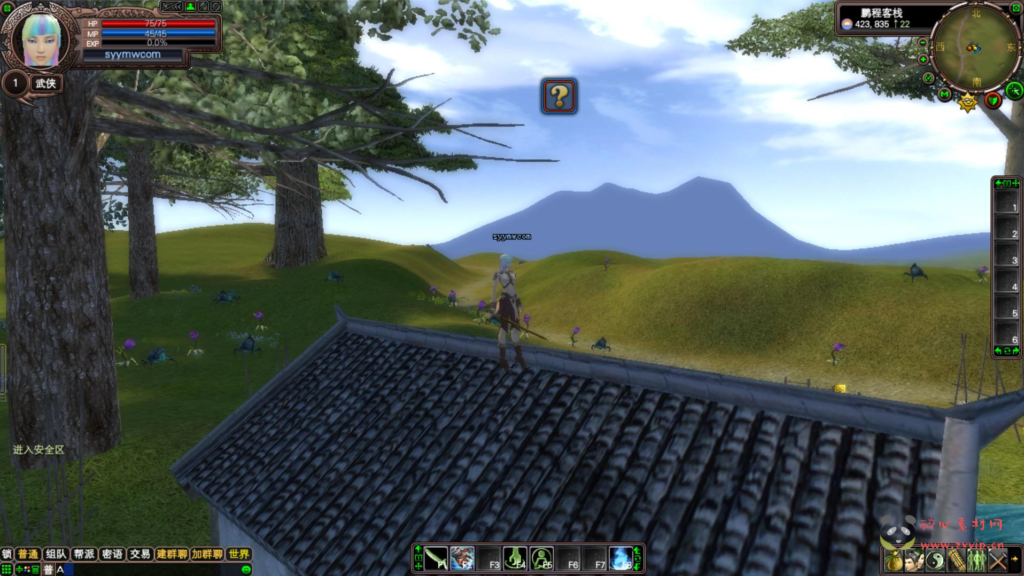Viewport: 1024px width, 576px height.
Task: Choose the 交易 trade chat tab
Action: coord(140,554)
